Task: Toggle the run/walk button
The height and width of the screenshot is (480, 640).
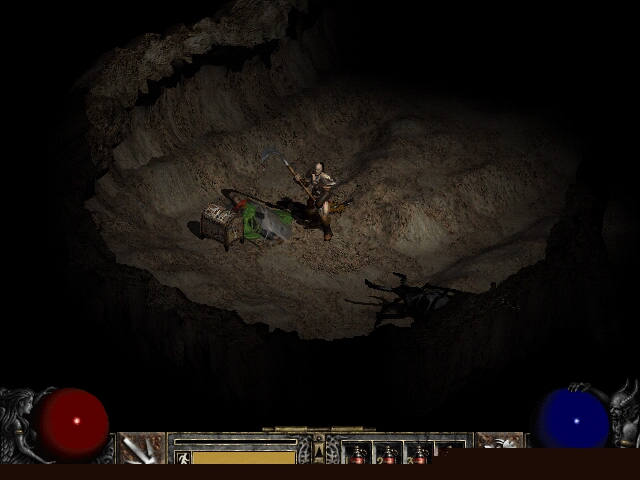Action: pos(182,457)
